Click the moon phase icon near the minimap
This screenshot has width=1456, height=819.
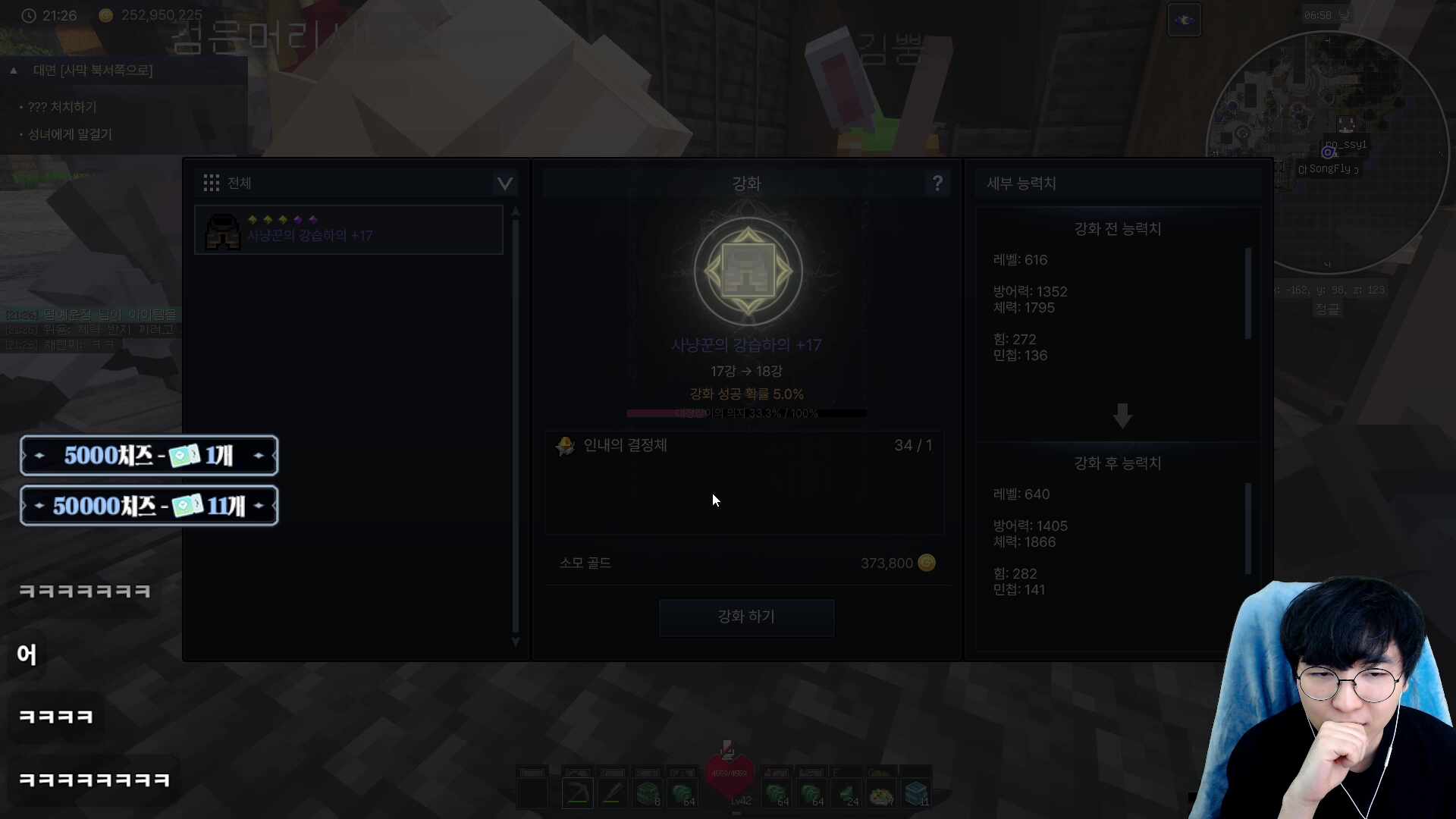click(x=1185, y=20)
